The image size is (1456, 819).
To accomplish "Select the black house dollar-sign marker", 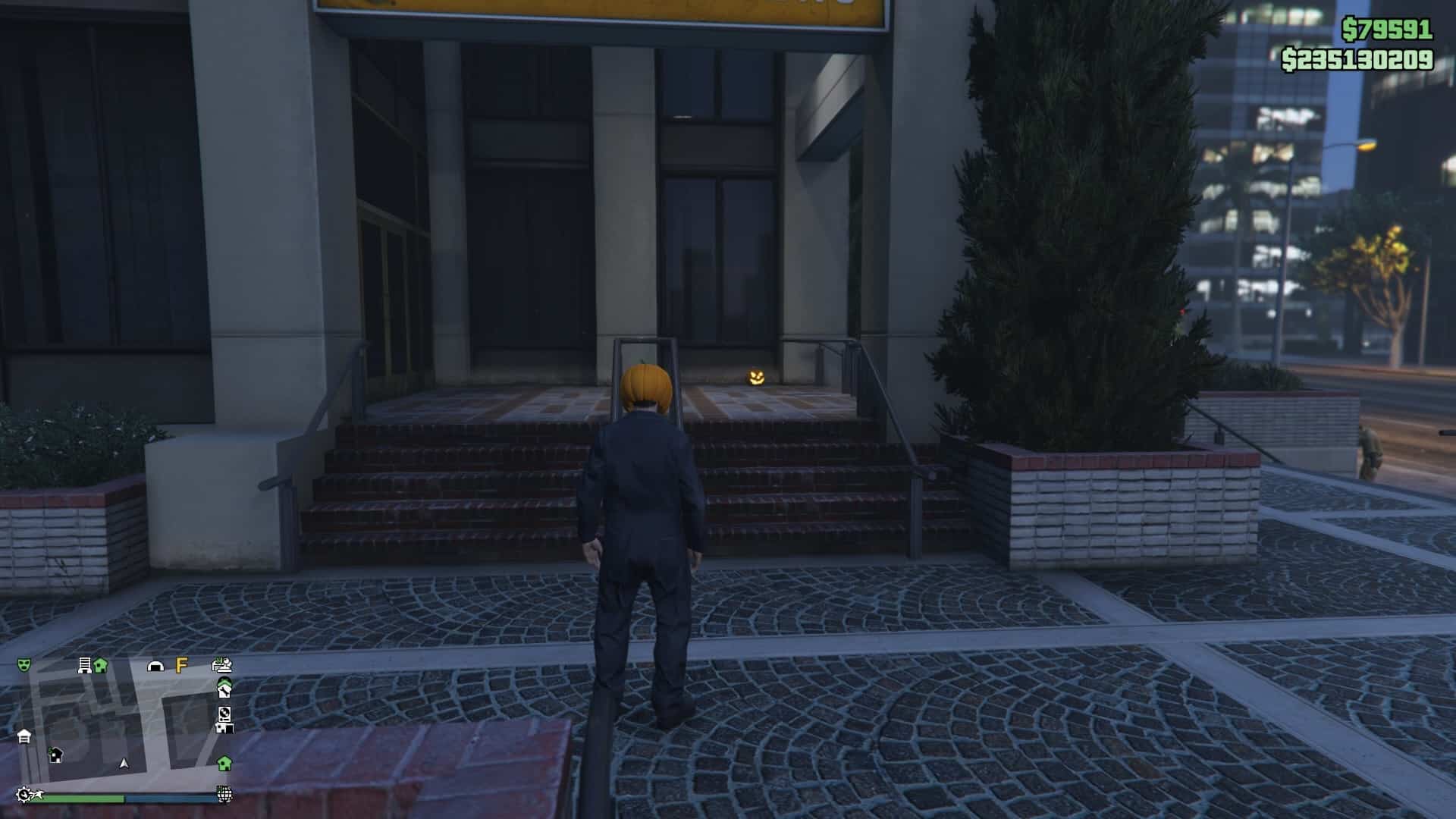I will [55, 755].
